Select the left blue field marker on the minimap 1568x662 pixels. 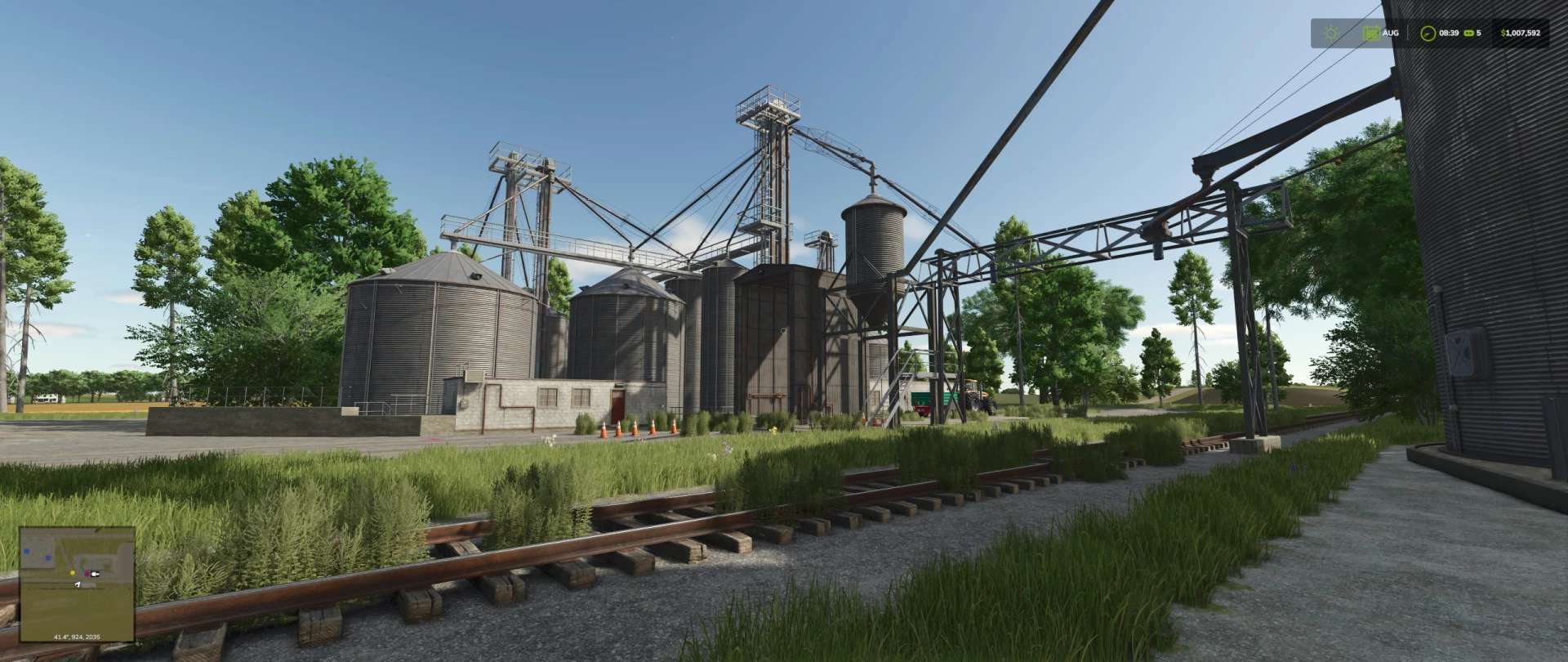(x=27, y=551)
